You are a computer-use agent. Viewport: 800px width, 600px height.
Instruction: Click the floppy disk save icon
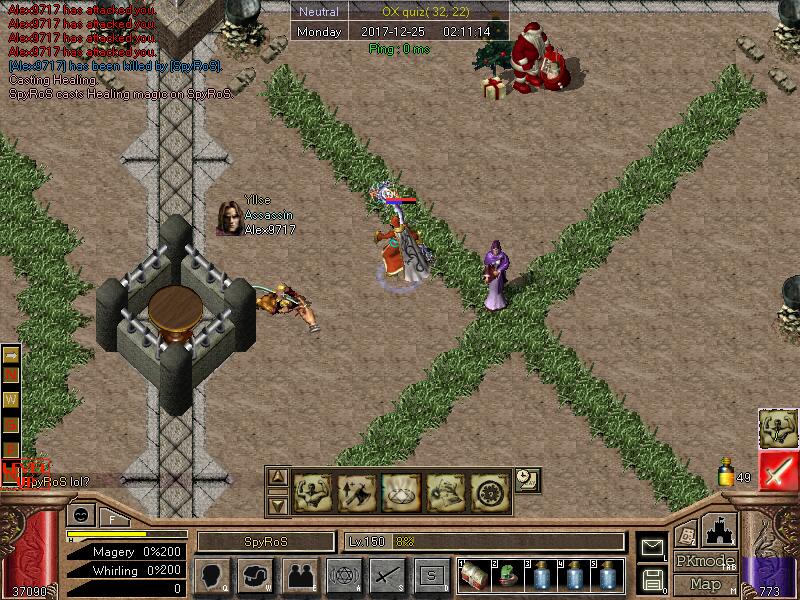click(652, 578)
